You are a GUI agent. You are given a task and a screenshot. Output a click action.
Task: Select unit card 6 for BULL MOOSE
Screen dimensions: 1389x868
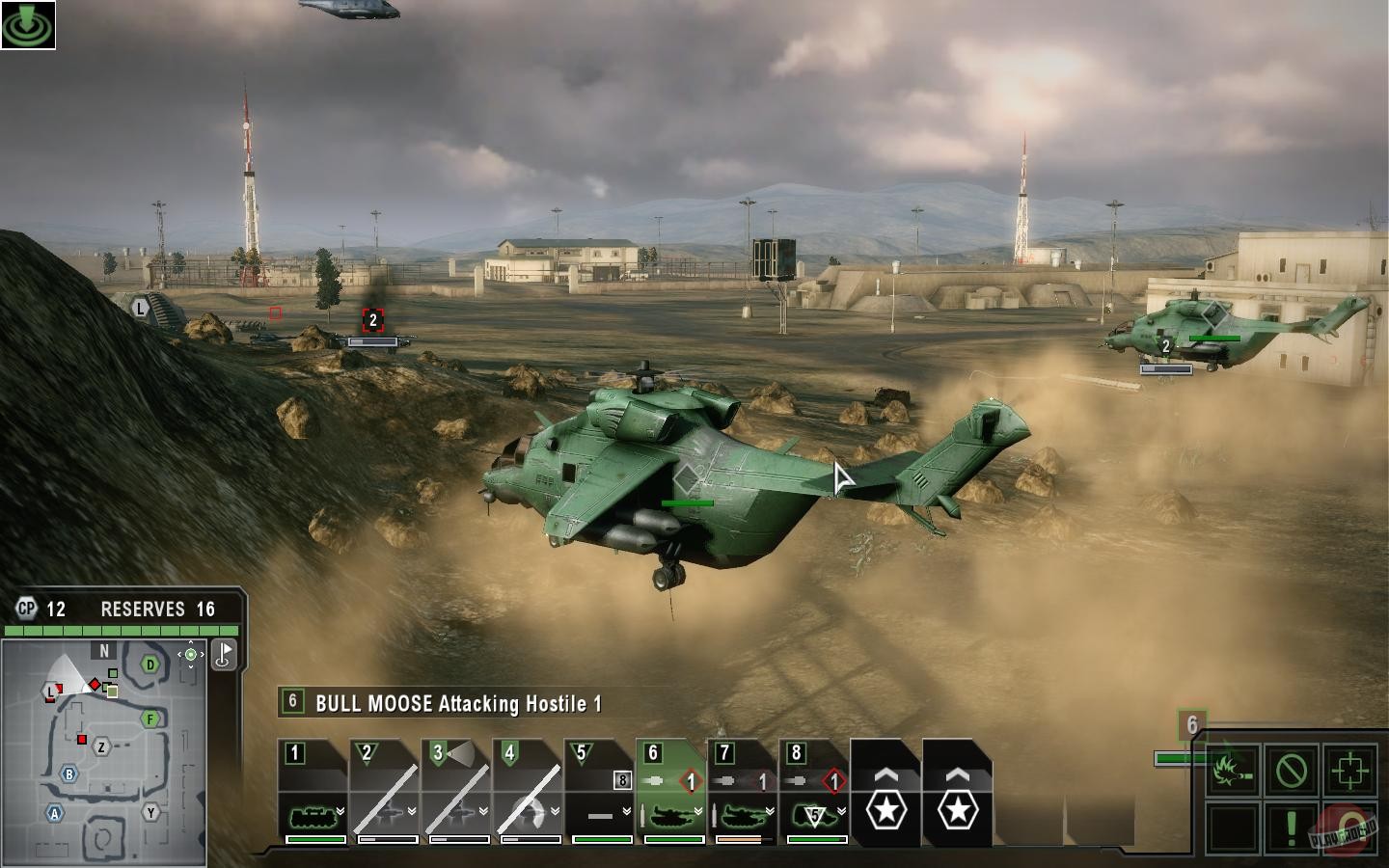[x=668, y=791]
